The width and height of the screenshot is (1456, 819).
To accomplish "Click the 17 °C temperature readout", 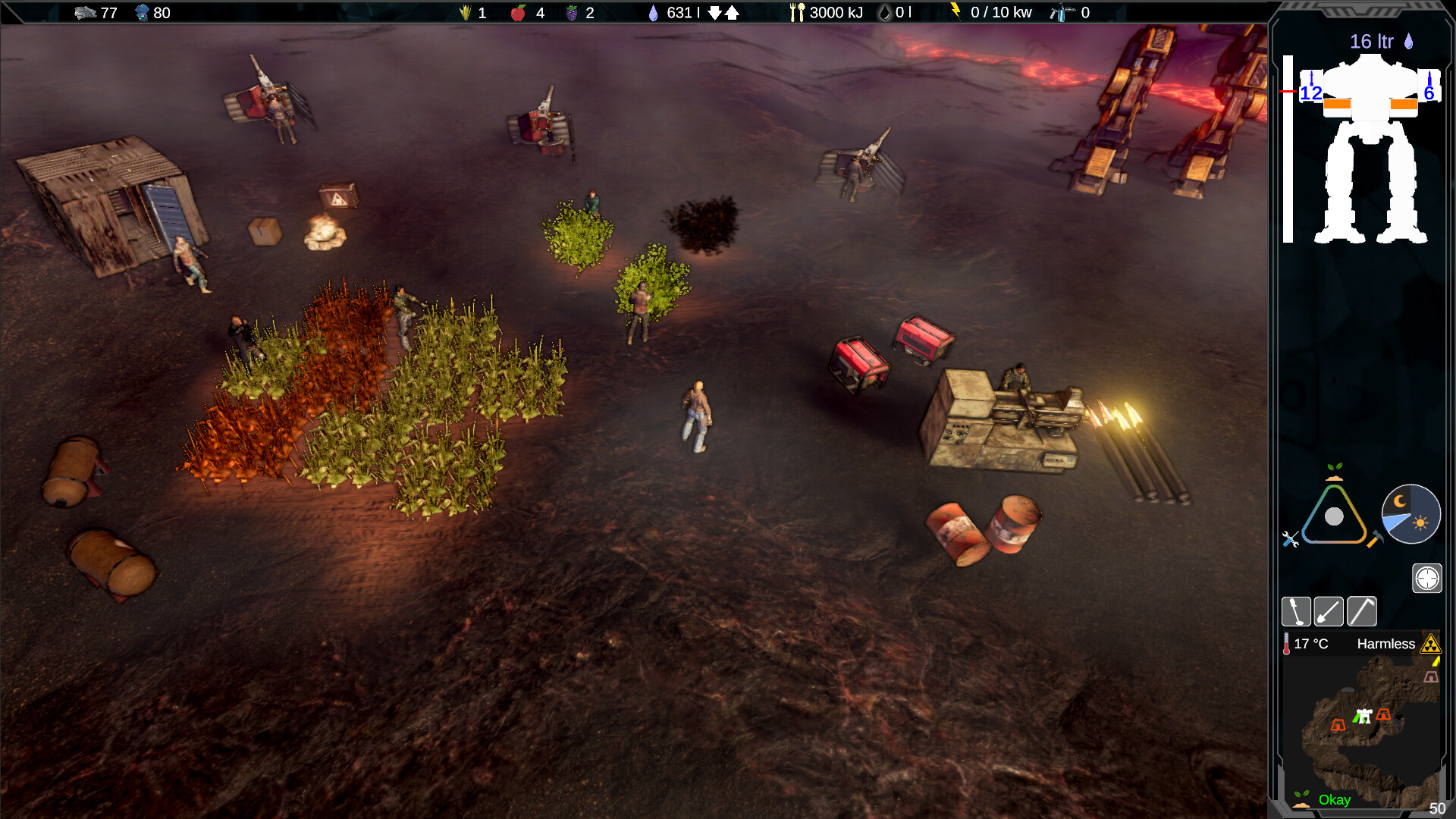I will pyautogui.click(x=1310, y=643).
